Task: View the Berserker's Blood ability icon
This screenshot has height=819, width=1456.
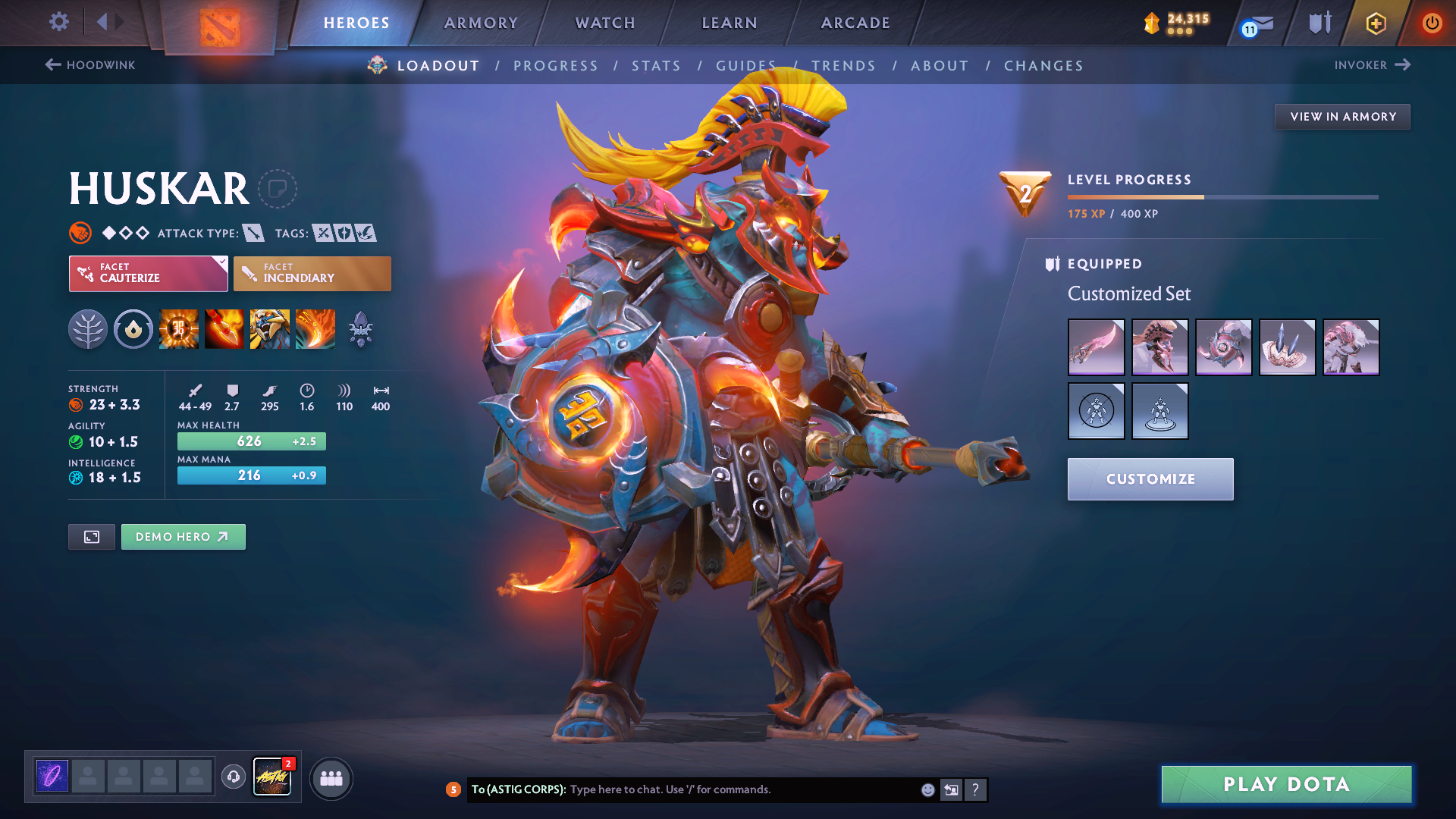Action: coord(270,329)
